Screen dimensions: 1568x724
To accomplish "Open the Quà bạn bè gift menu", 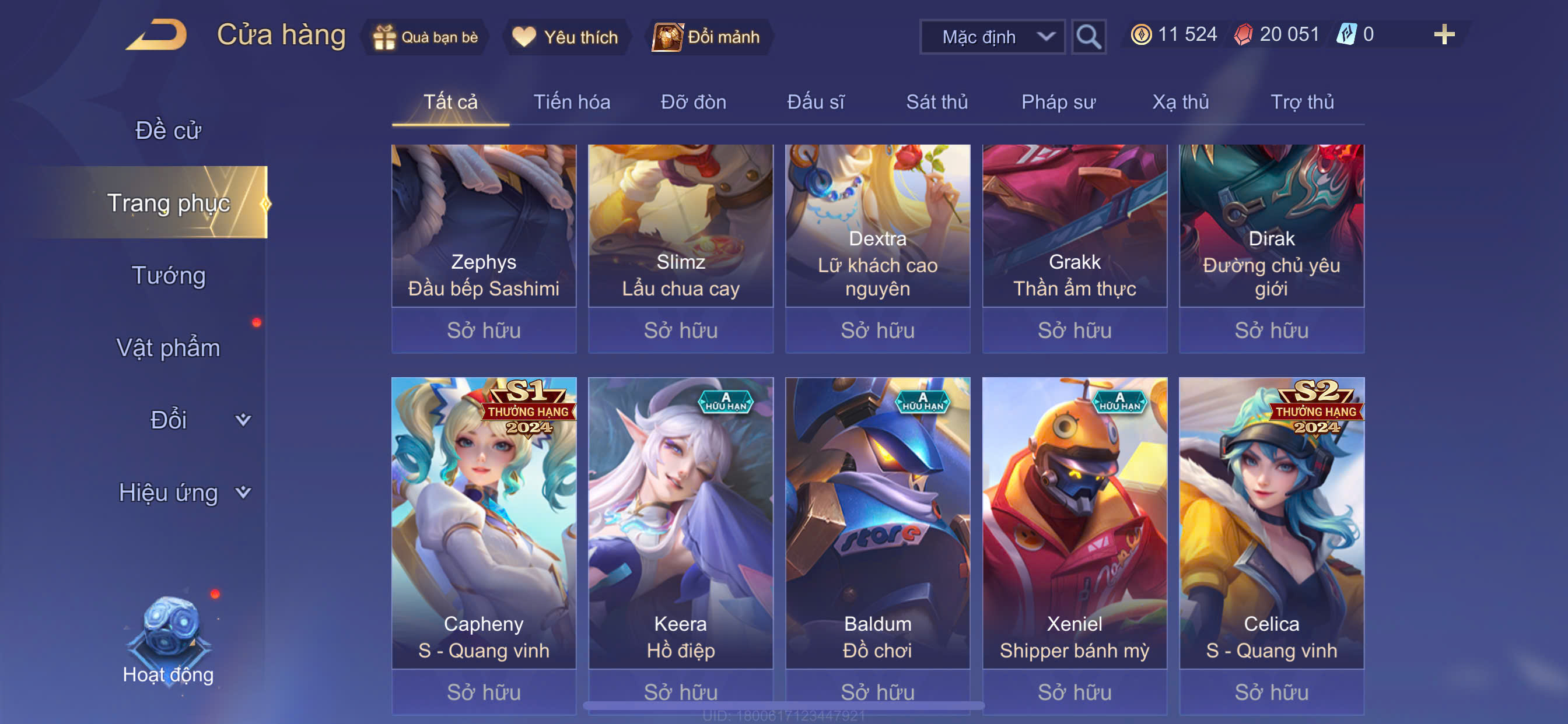I will coord(426,37).
